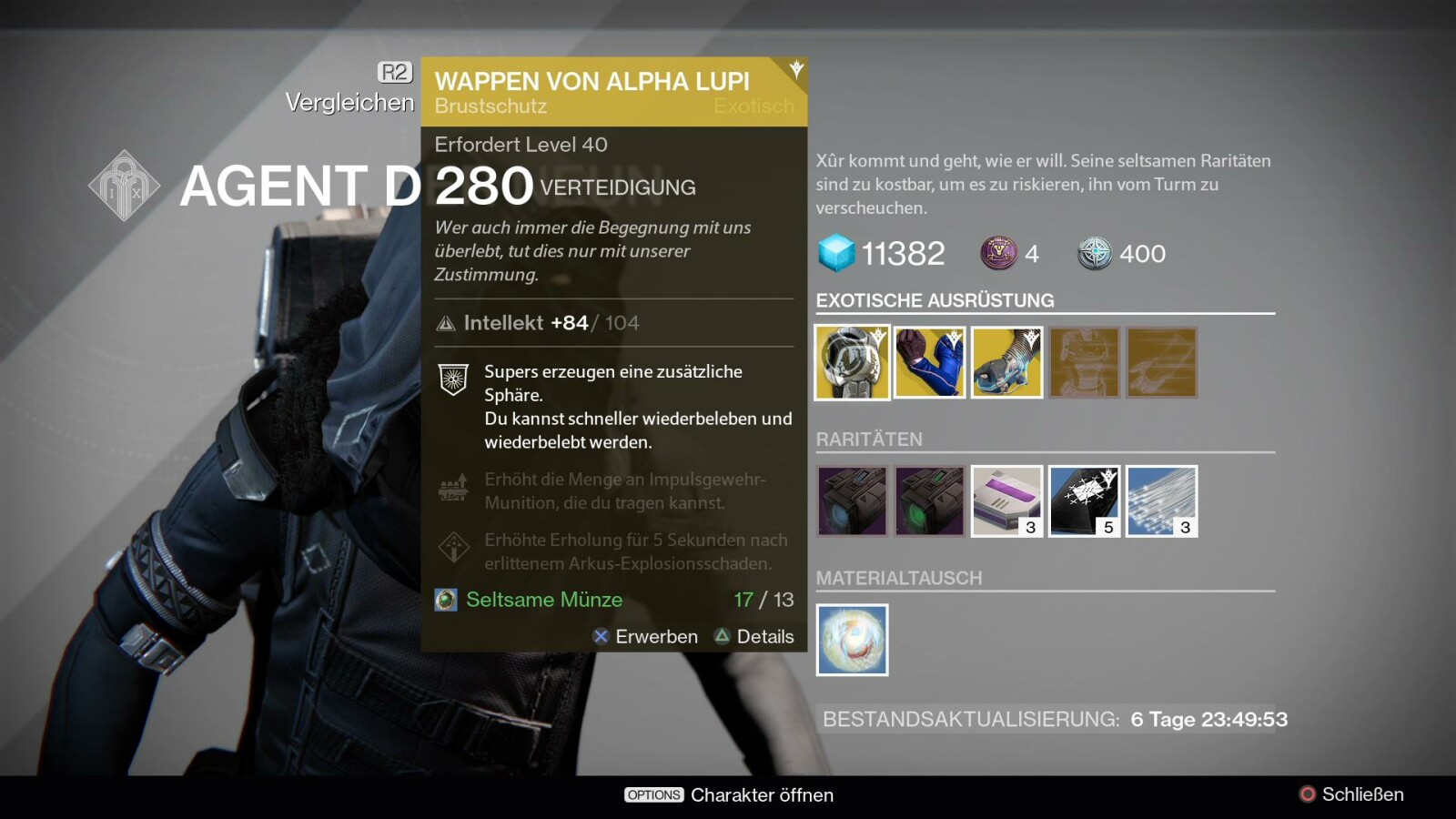
Task: Select the grey gauntlets with striped cuff
Action: (x=1006, y=362)
